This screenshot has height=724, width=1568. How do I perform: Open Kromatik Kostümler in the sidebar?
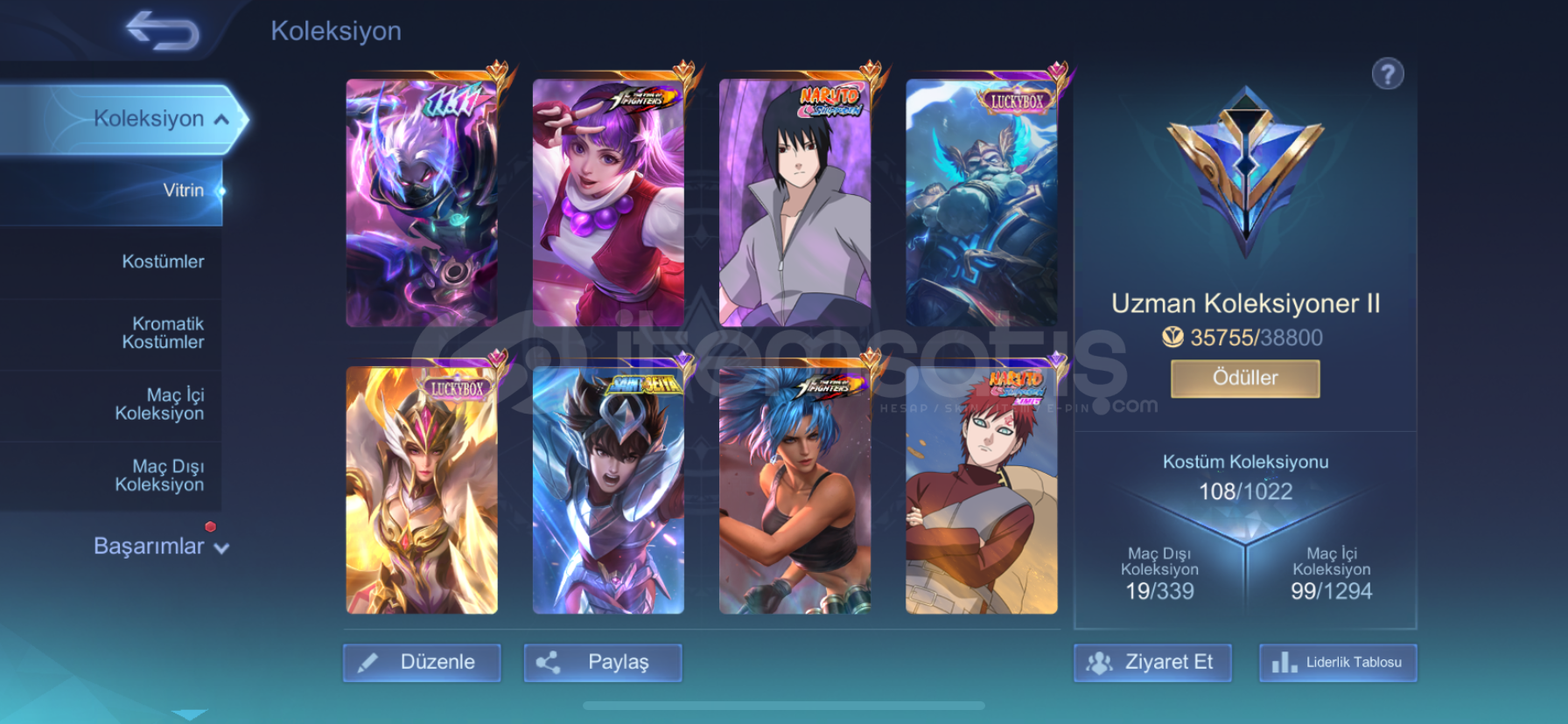coord(162,332)
